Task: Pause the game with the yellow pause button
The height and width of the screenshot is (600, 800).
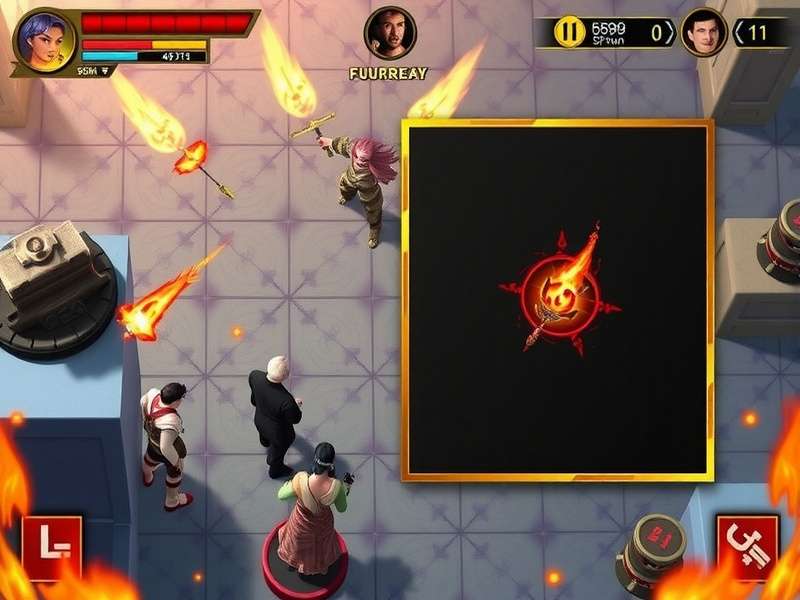Action: click(570, 32)
